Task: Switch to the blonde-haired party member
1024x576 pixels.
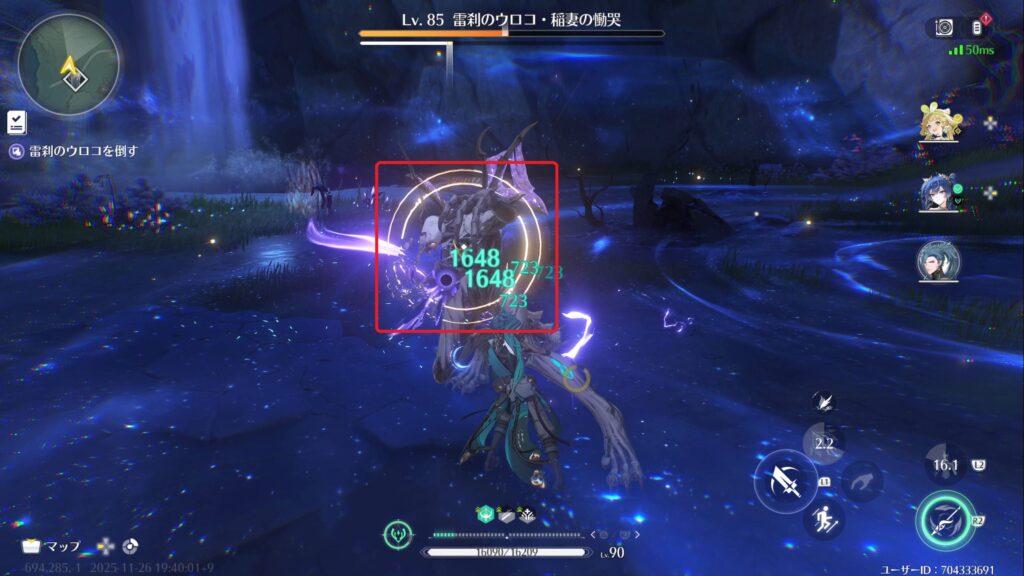Action: click(938, 123)
